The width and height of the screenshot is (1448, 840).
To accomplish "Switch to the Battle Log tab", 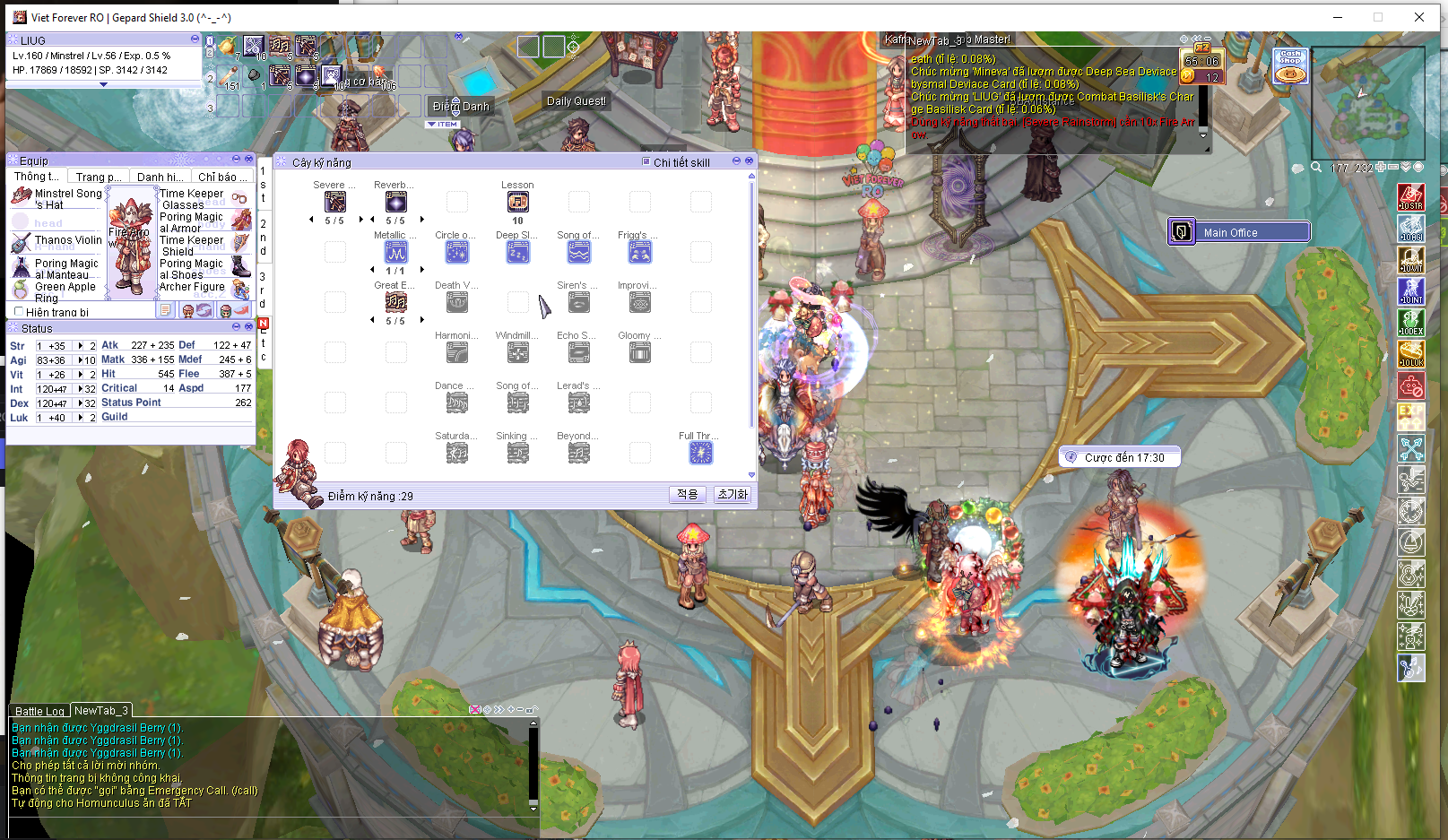I will (x=39, y=710).
